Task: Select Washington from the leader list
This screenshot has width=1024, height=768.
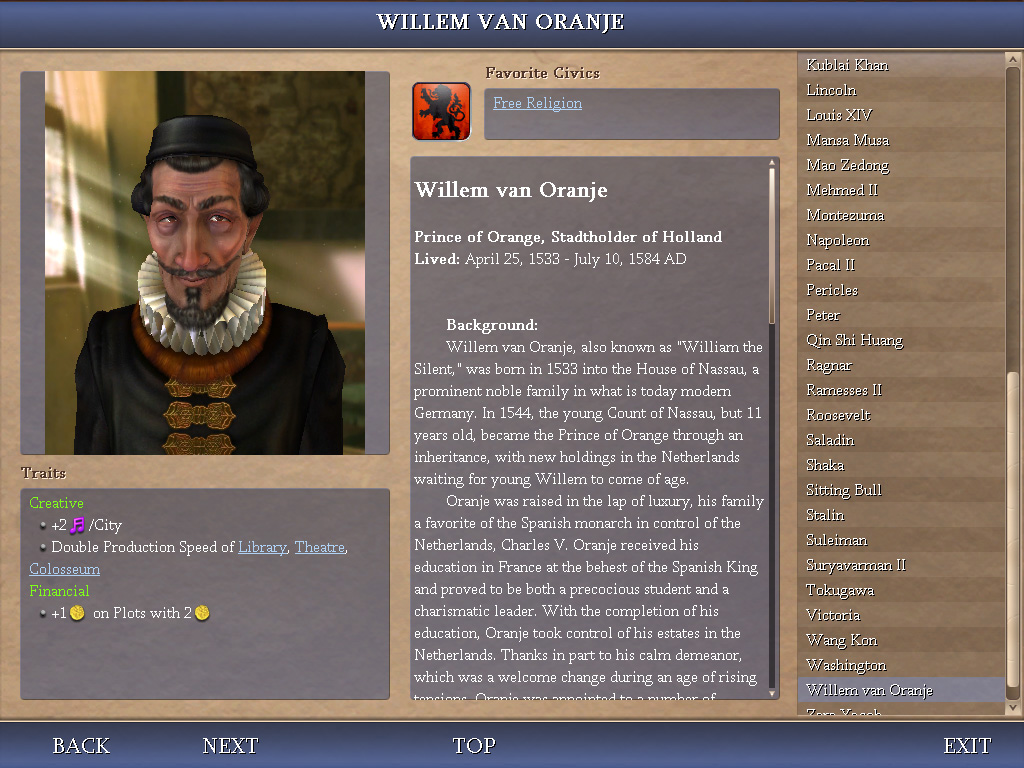Action: pos(846,665)
